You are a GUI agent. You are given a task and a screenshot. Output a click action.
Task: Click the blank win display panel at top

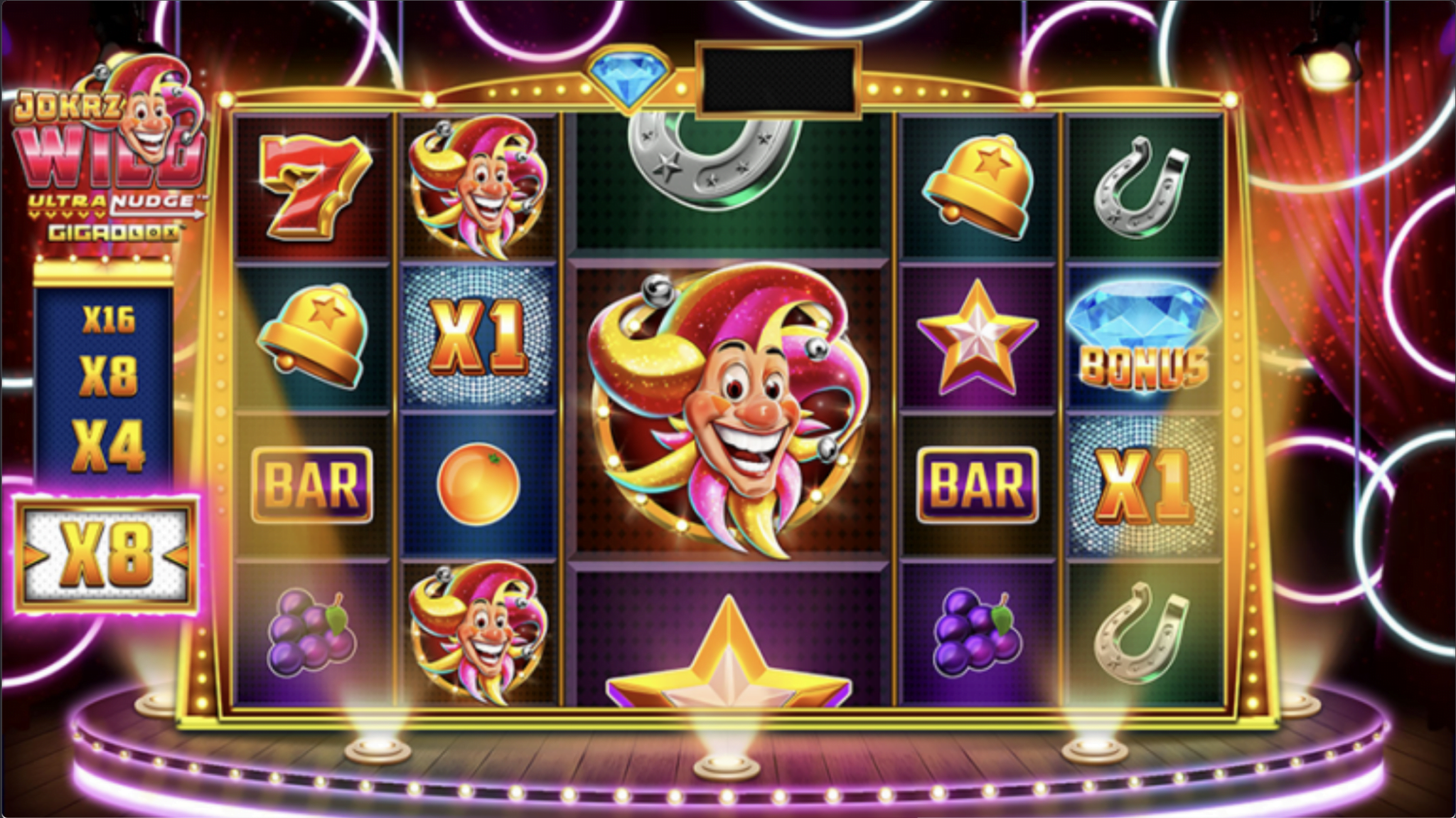tap(775, 78)
